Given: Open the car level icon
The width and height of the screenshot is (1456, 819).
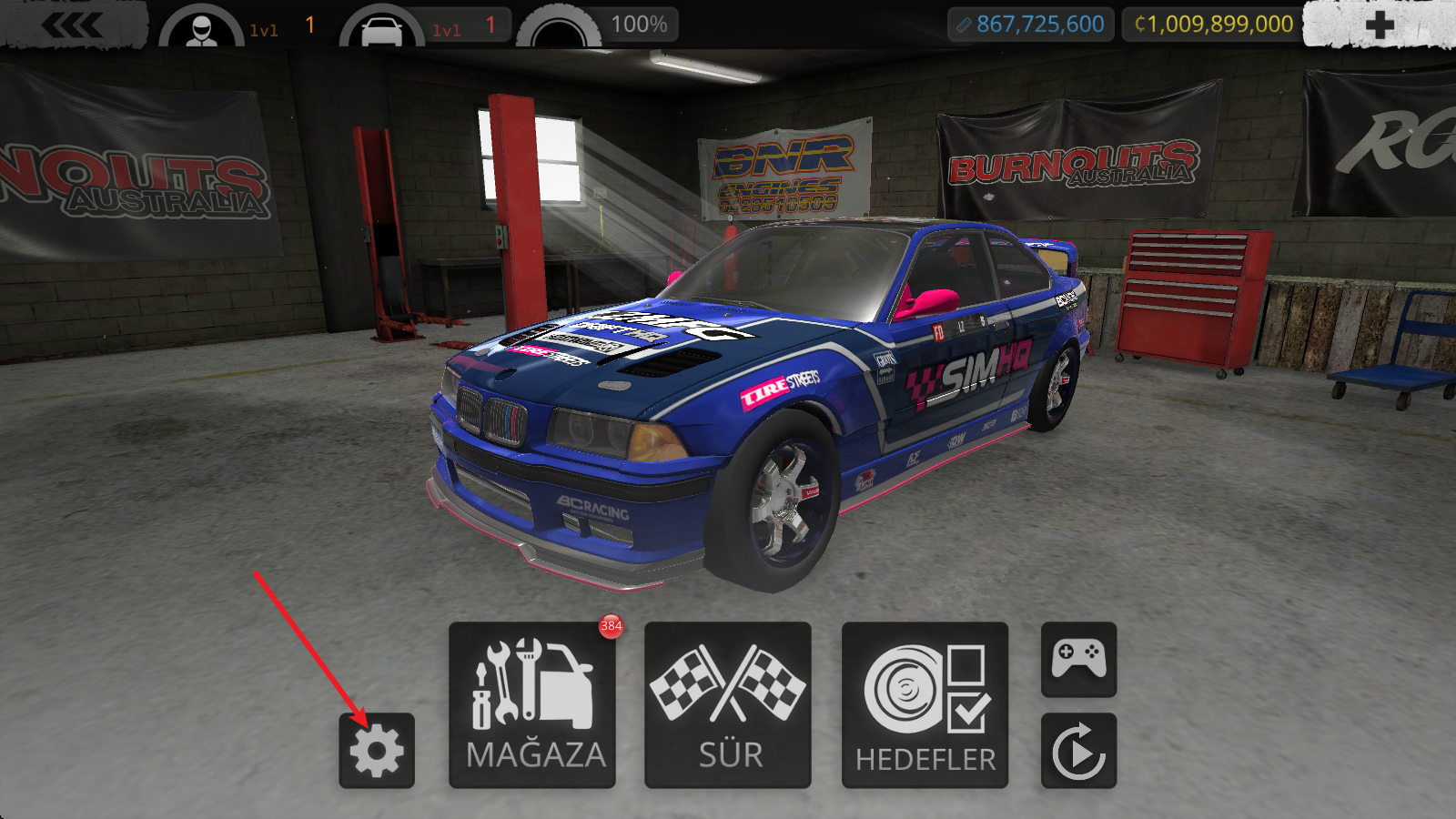Looking at the screenshot, I should (x=381, y=28).
